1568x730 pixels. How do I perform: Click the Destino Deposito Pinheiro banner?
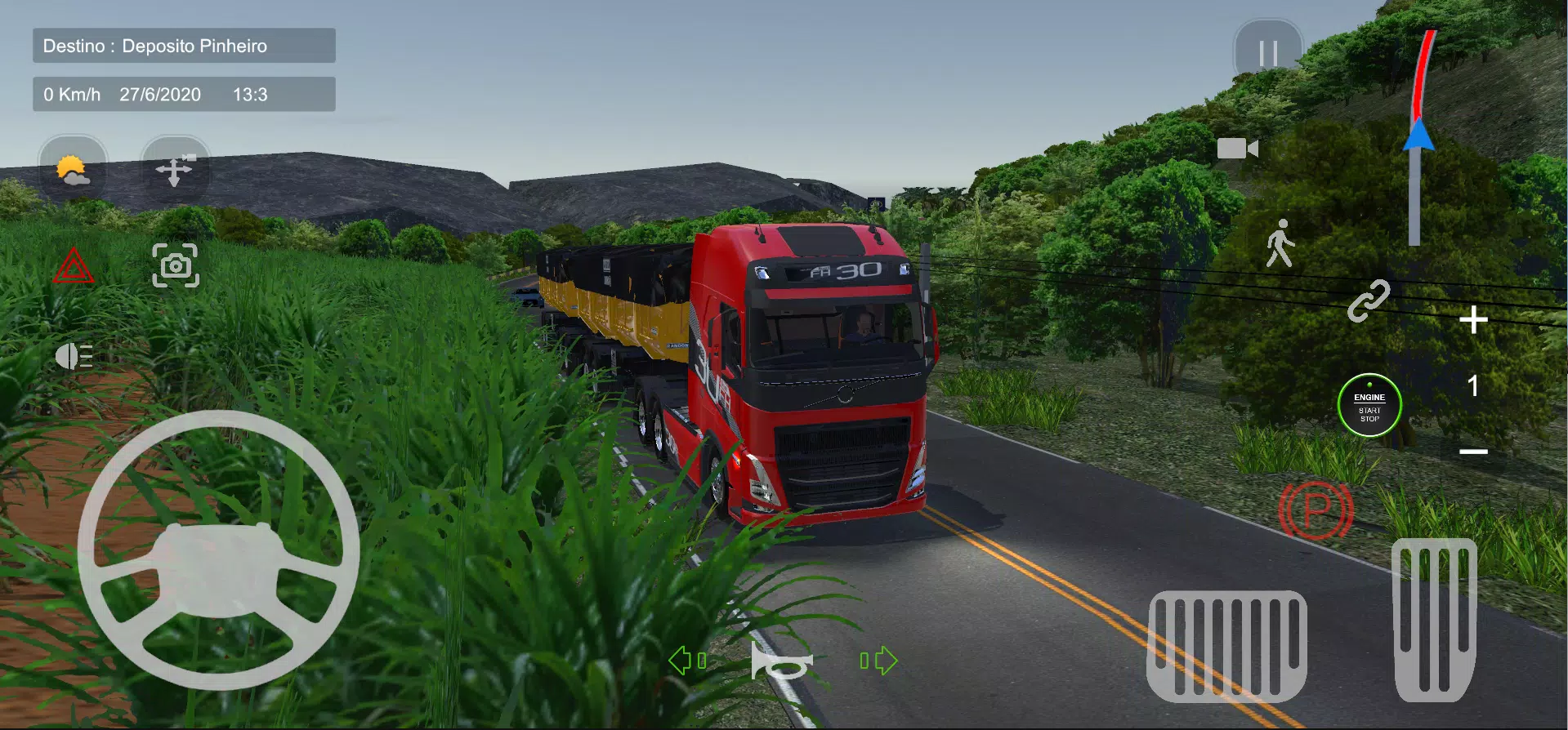pyautogui.click(x=183, y=46)
